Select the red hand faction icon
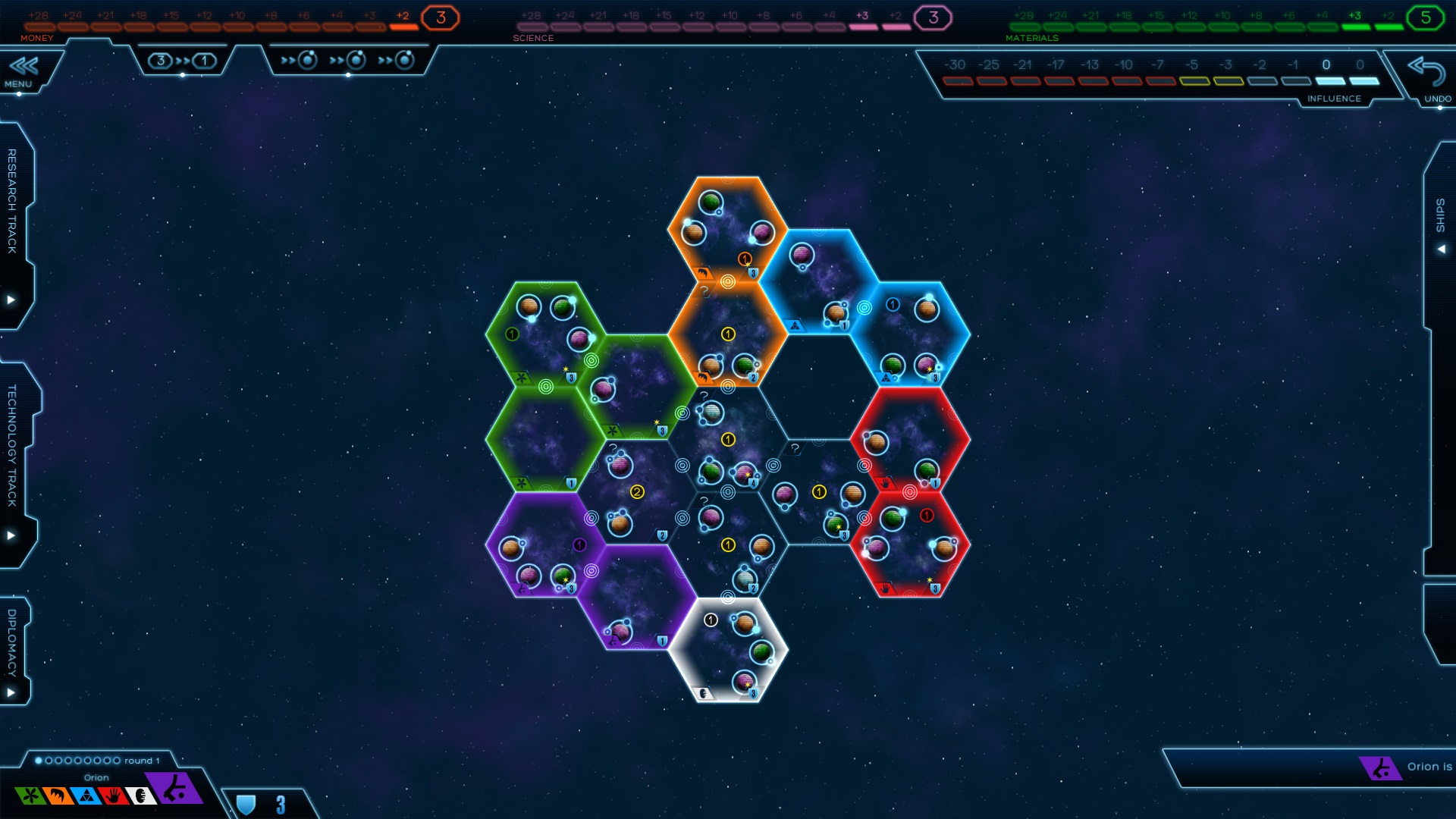This screenshot has height=819, width=1456. [113, 795]
